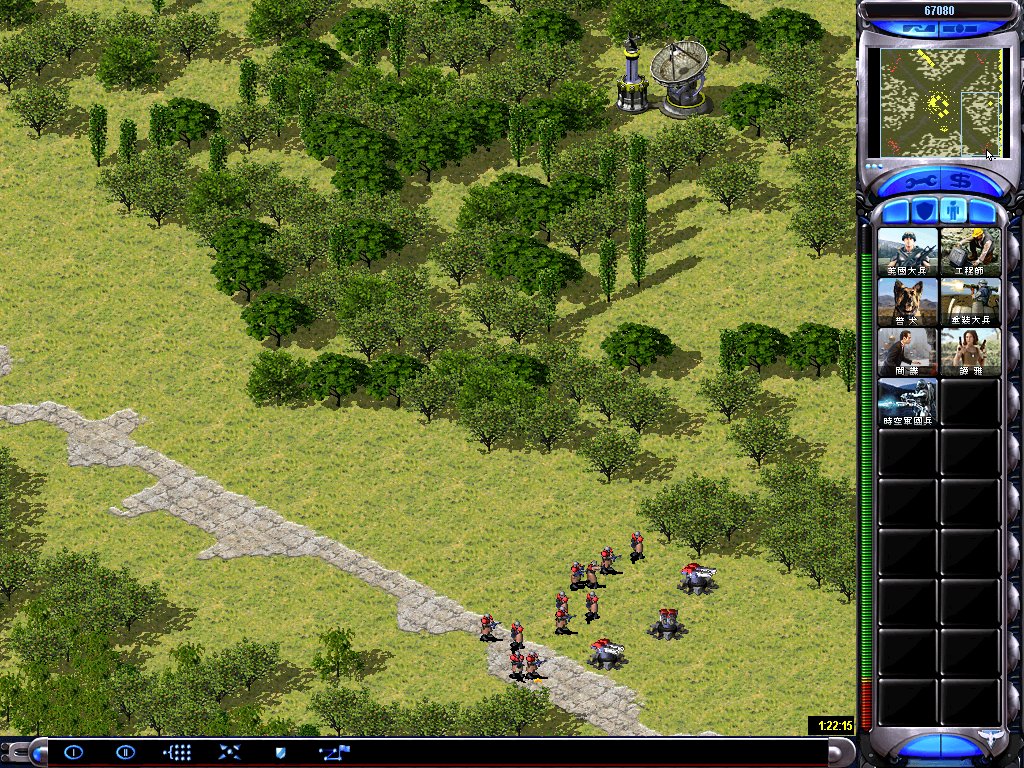Activate the guard shield command
1024x768 pixels.
(281, 752)
